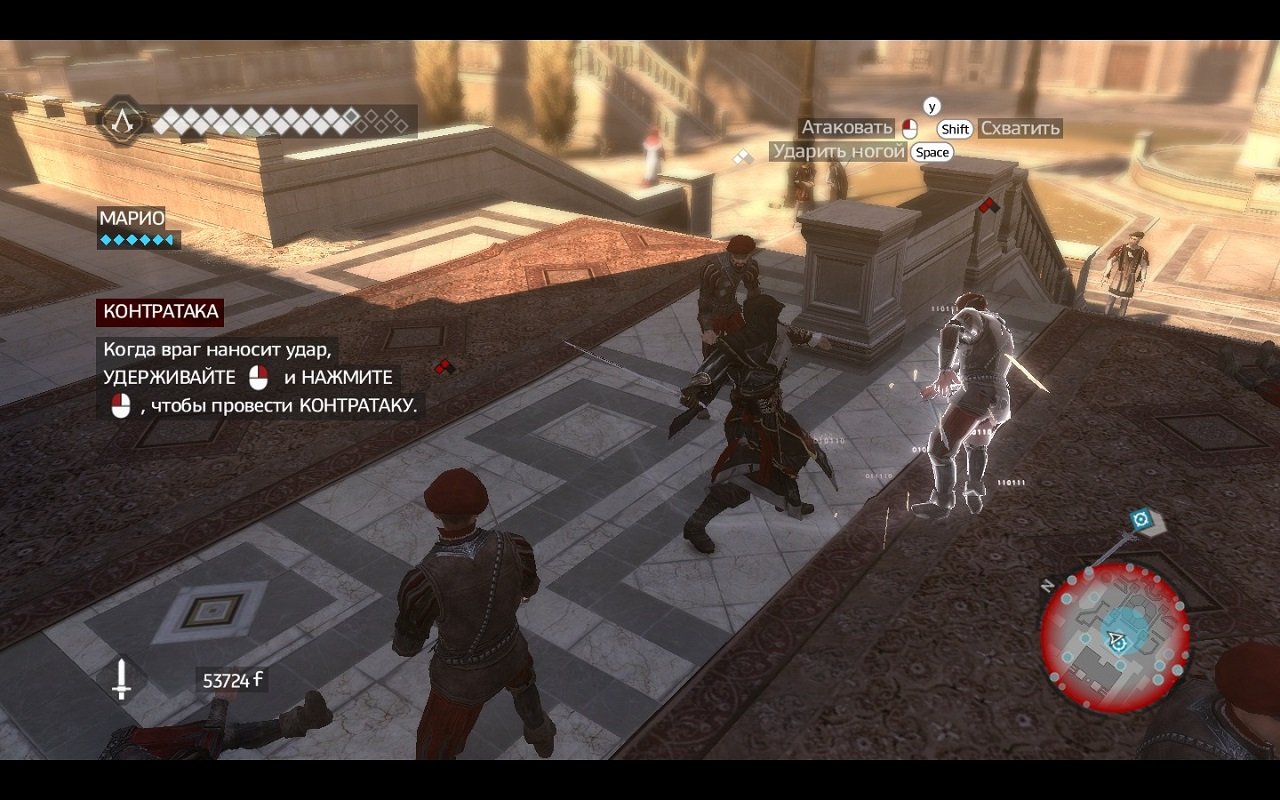This screenshot has height=800, width=1280.
Task: Click the Атаковать action label
Action: pyautogui.click(x=845, y=128)
